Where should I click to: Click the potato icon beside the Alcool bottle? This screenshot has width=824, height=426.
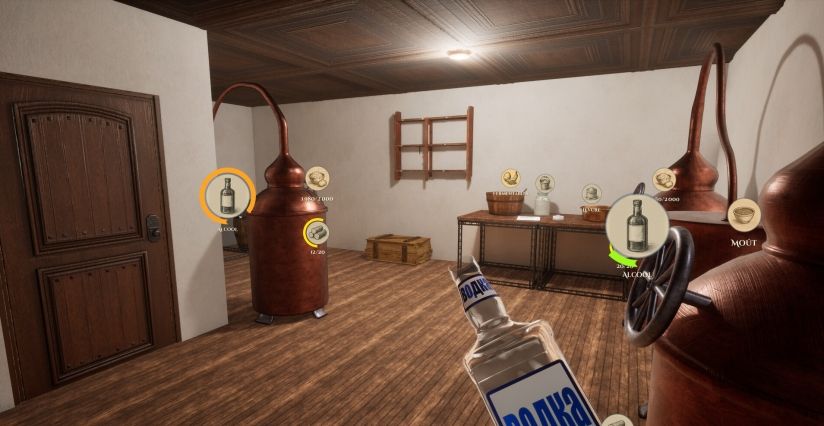(x=663, y=179)
